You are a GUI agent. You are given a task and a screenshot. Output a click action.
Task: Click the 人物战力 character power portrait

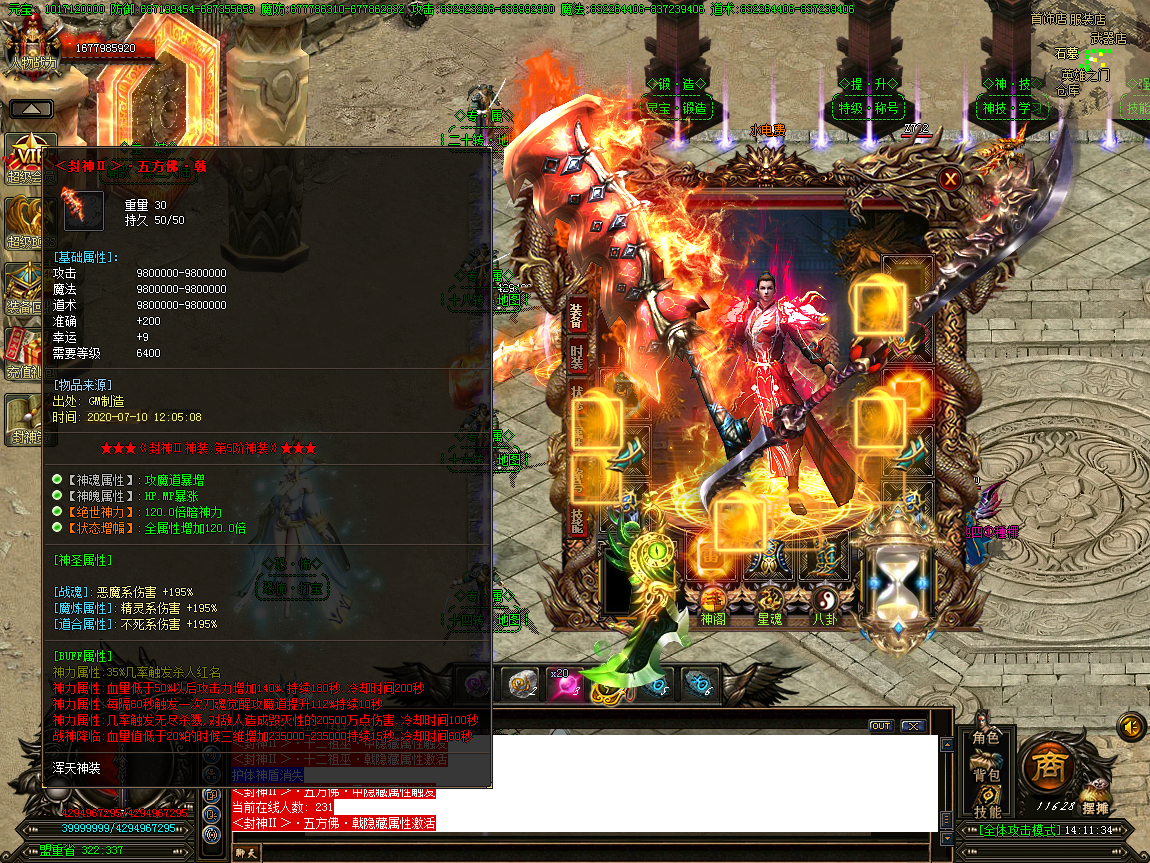(x=32, y=45)
